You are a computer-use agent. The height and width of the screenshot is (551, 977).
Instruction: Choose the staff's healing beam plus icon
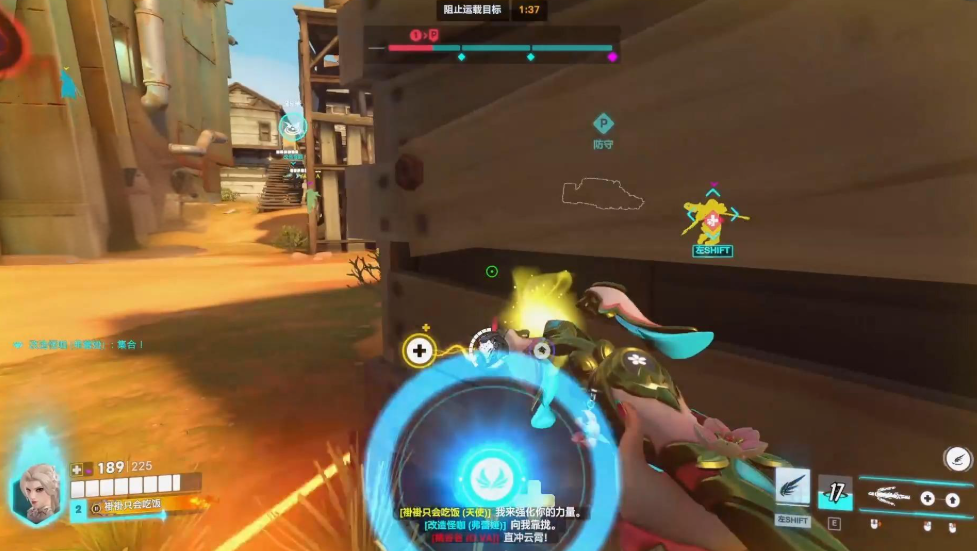[927, 498]
